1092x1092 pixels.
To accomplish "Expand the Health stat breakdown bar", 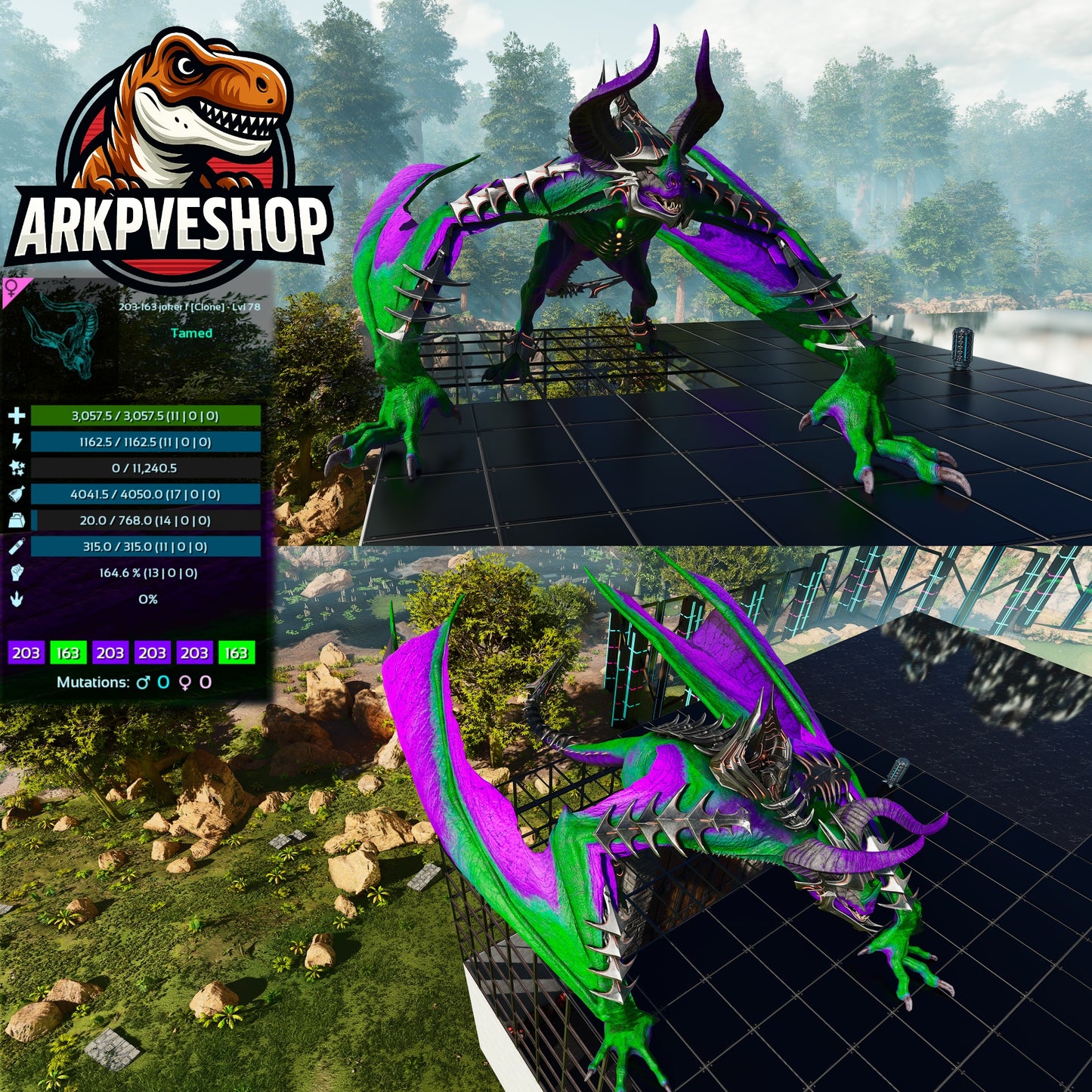I will (146, 415).
